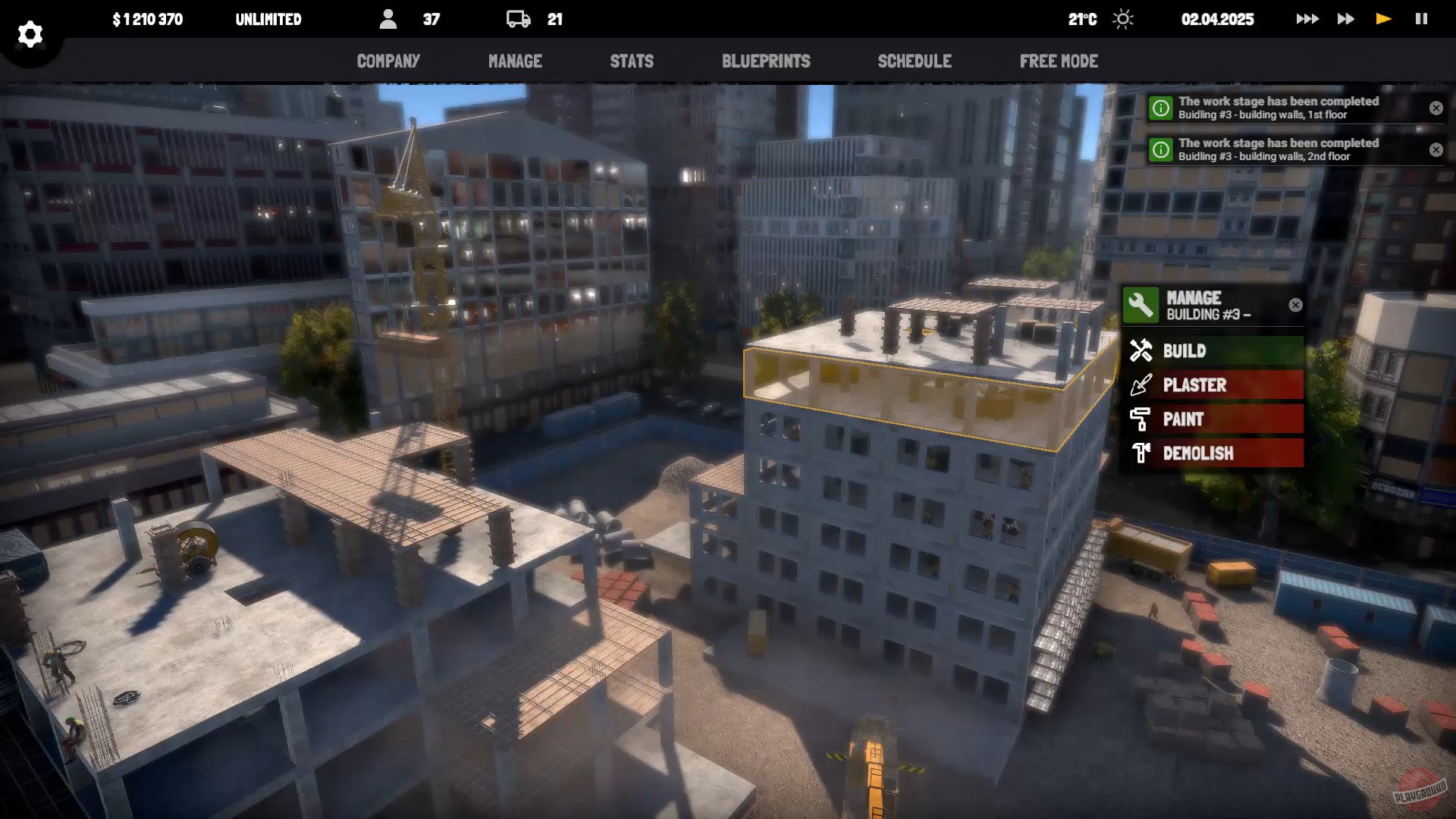Click the workers count person icon
Screen dimensions: 1456x819
pos(390,19)
